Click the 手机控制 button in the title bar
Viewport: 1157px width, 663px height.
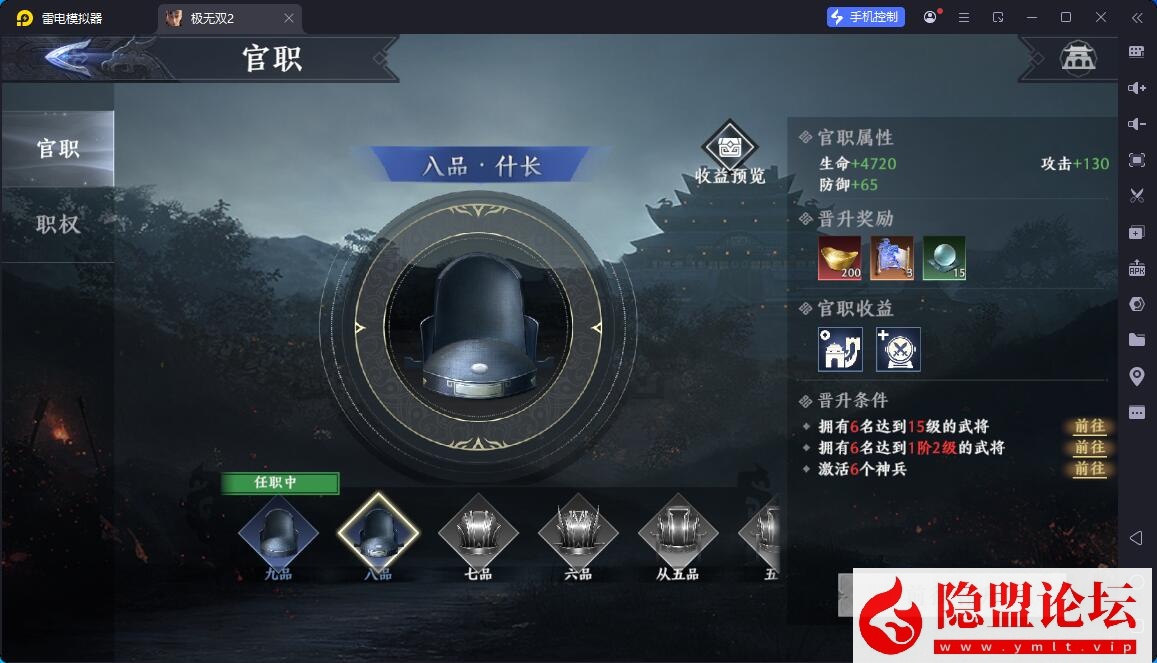coord(865,17)
